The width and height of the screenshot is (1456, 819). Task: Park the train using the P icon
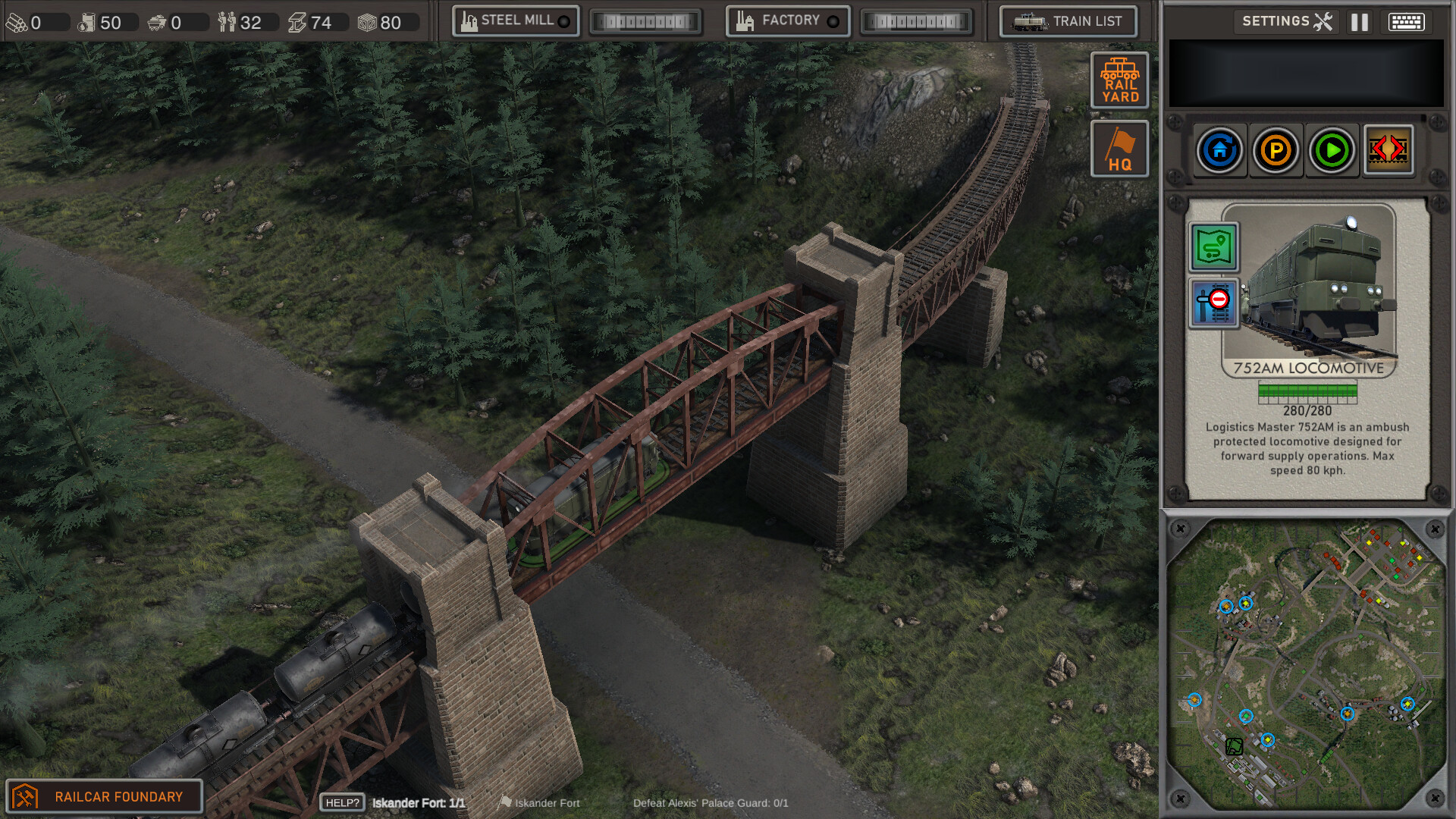click(x=1276, y=149)
